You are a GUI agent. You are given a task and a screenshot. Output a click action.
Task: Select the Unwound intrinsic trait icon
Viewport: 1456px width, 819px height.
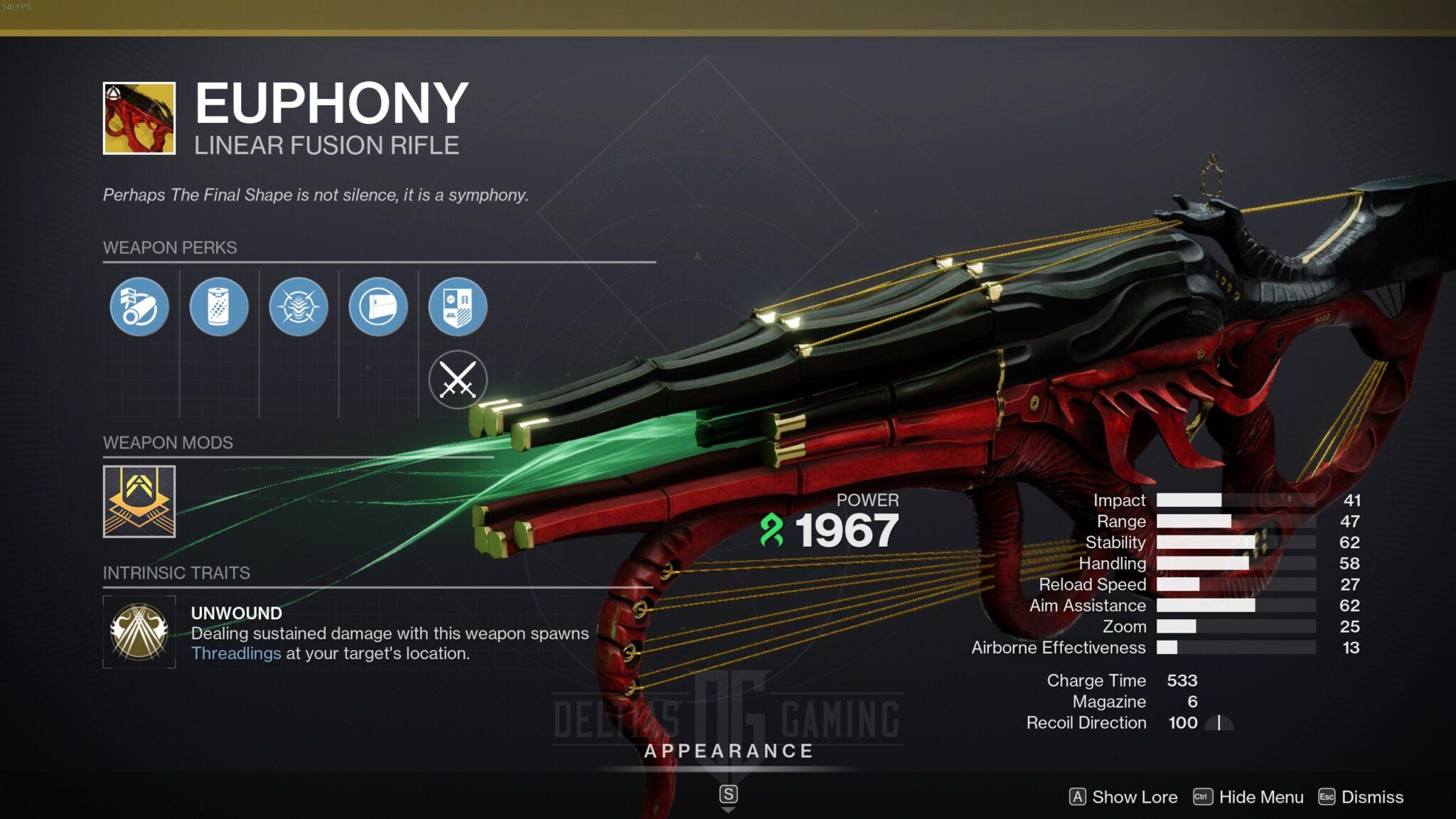(x=139, y=632)
